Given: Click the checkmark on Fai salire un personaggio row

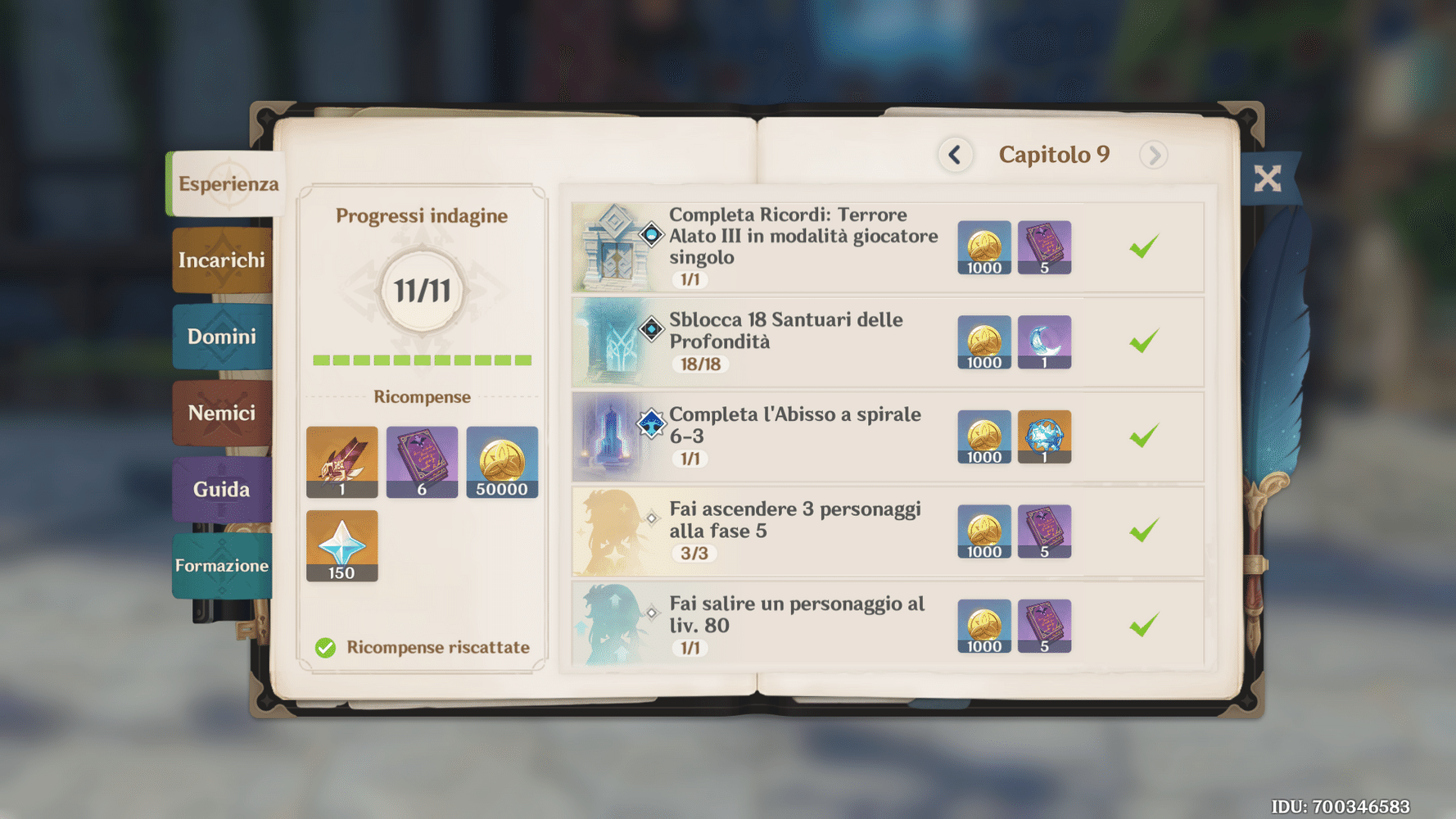Looking at the screenshot, I should click(1146, 625).
